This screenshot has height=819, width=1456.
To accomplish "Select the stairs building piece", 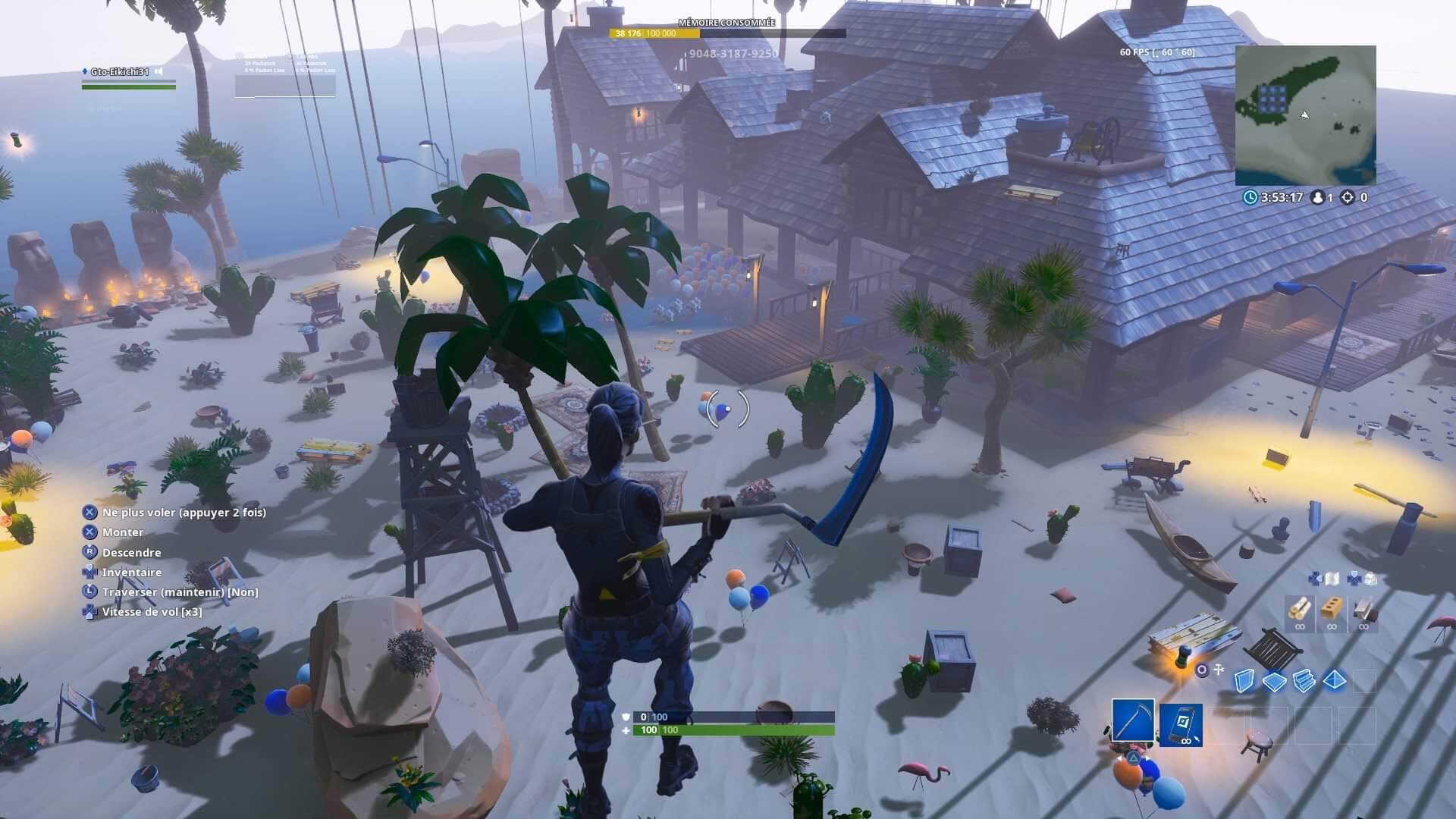I will coord(1304,681).
